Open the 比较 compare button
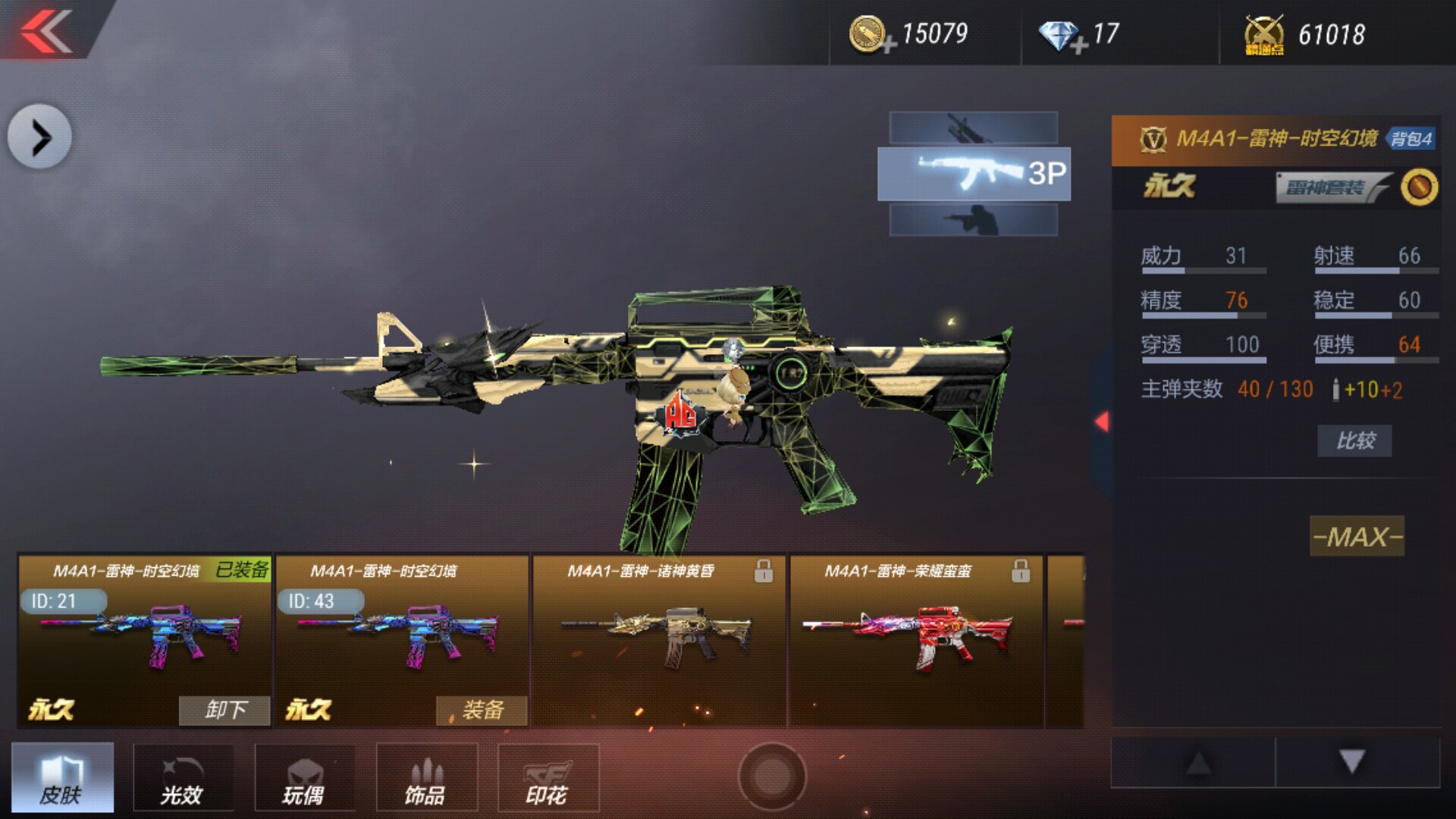 pos(1354,441)
